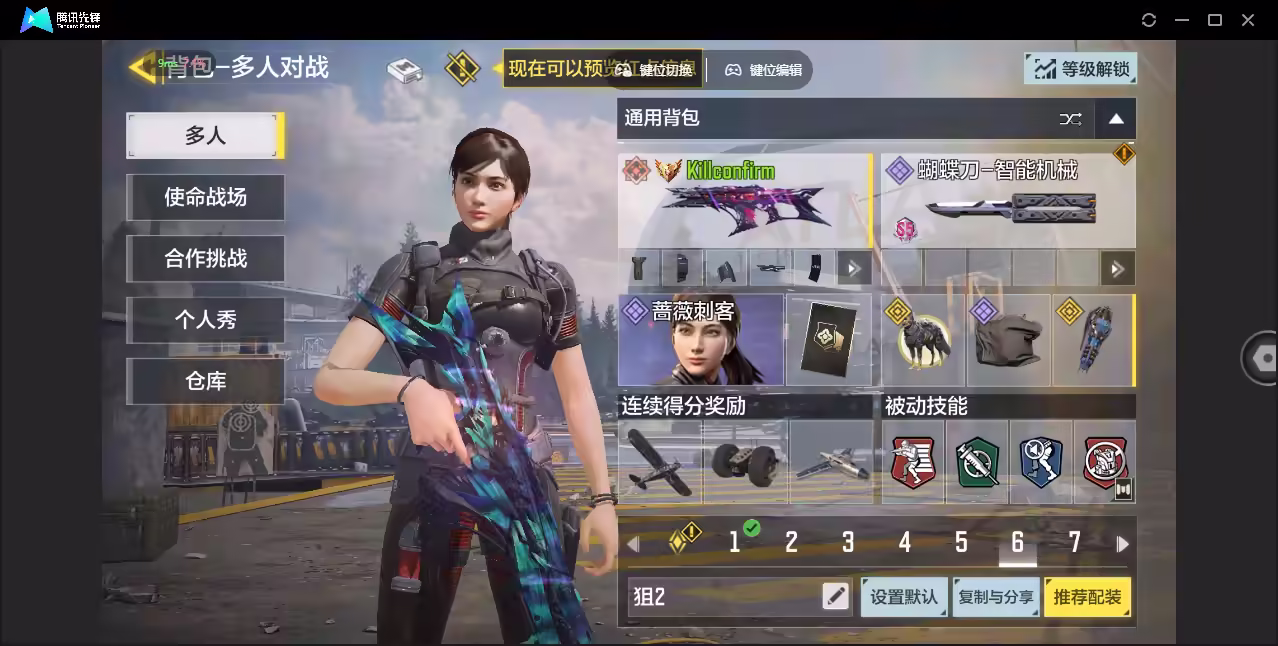Open 复制与分享 for this loadout

point(995,597)
